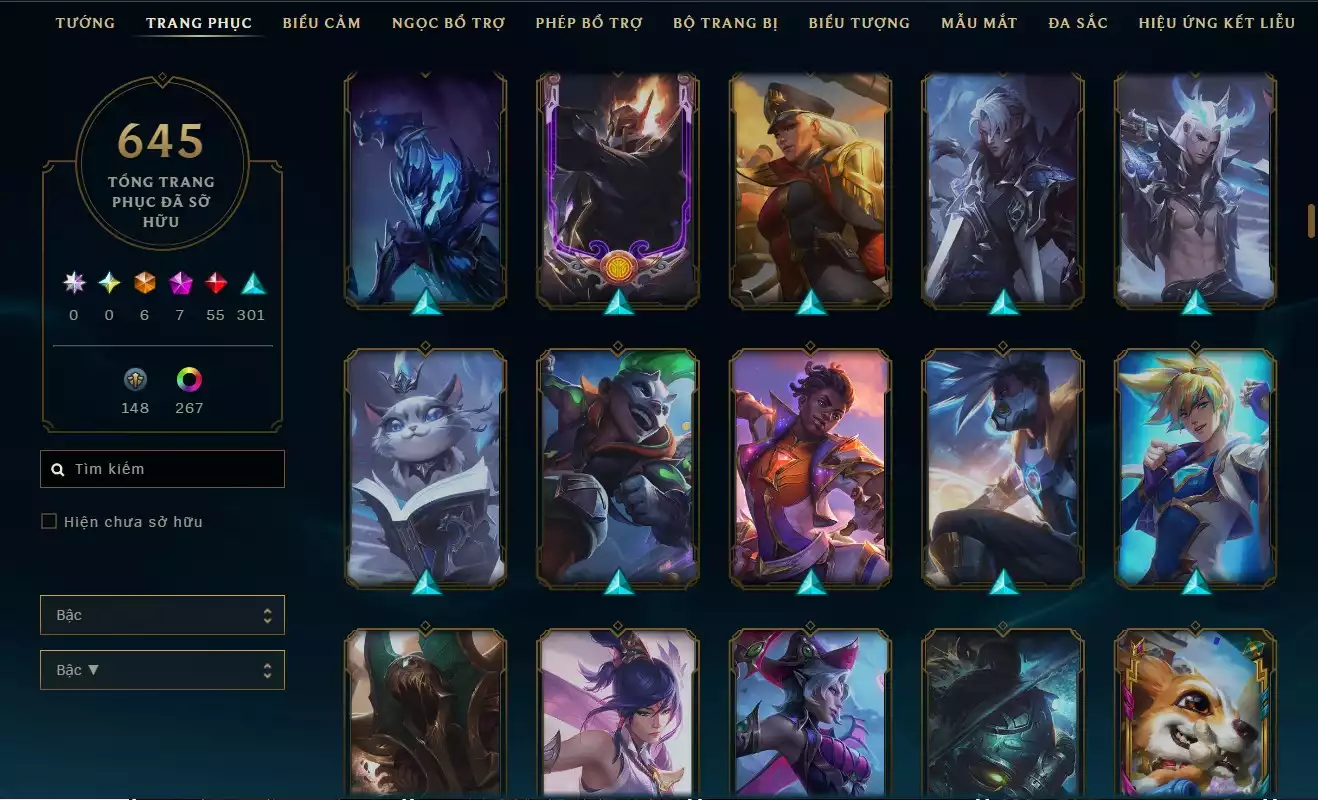The image size is (1318, 800).
Task: Select the crest icon showing 148
Action: coord(135,381)
